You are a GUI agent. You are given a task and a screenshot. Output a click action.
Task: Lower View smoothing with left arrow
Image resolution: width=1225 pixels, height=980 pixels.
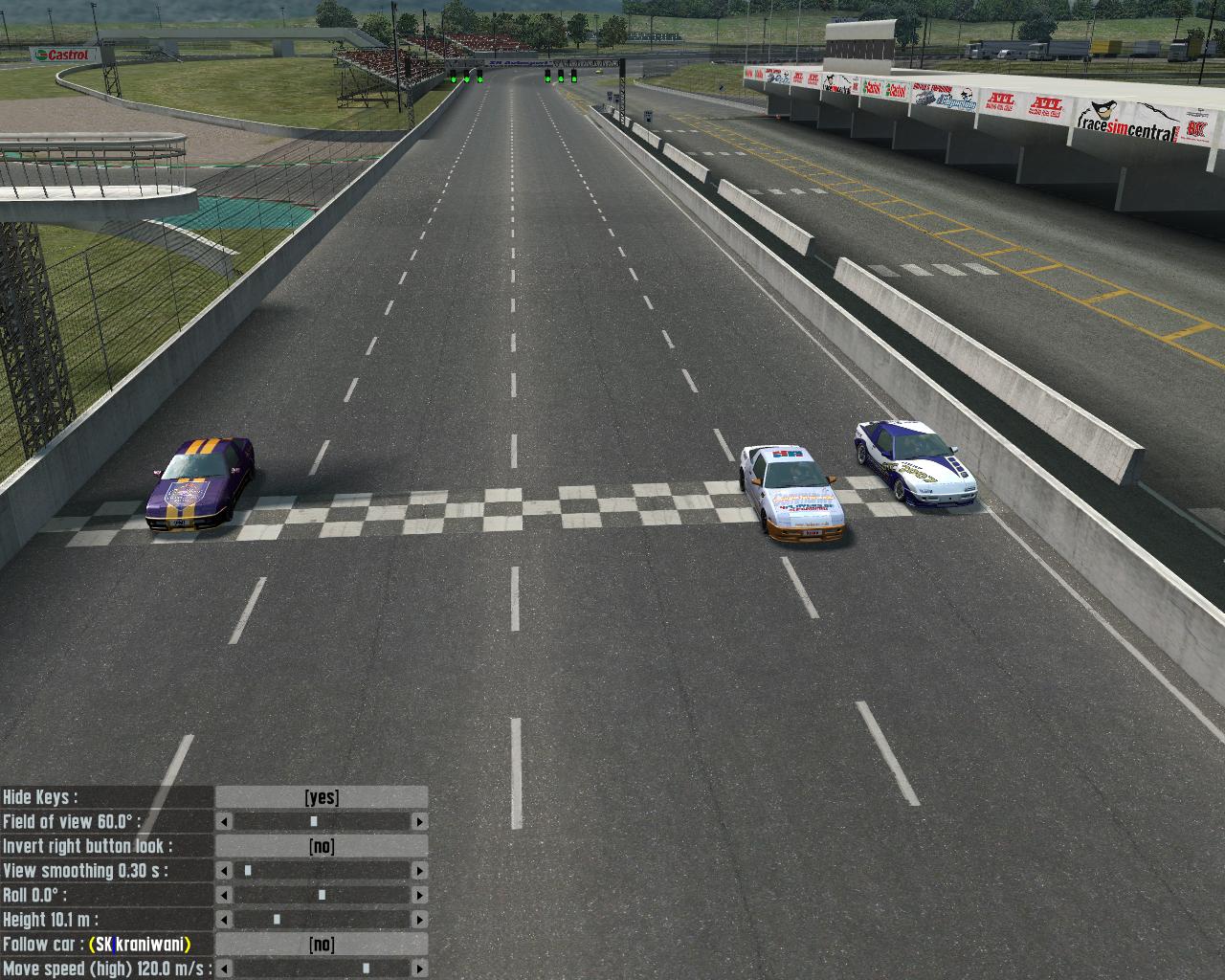[x=224, y=871]
